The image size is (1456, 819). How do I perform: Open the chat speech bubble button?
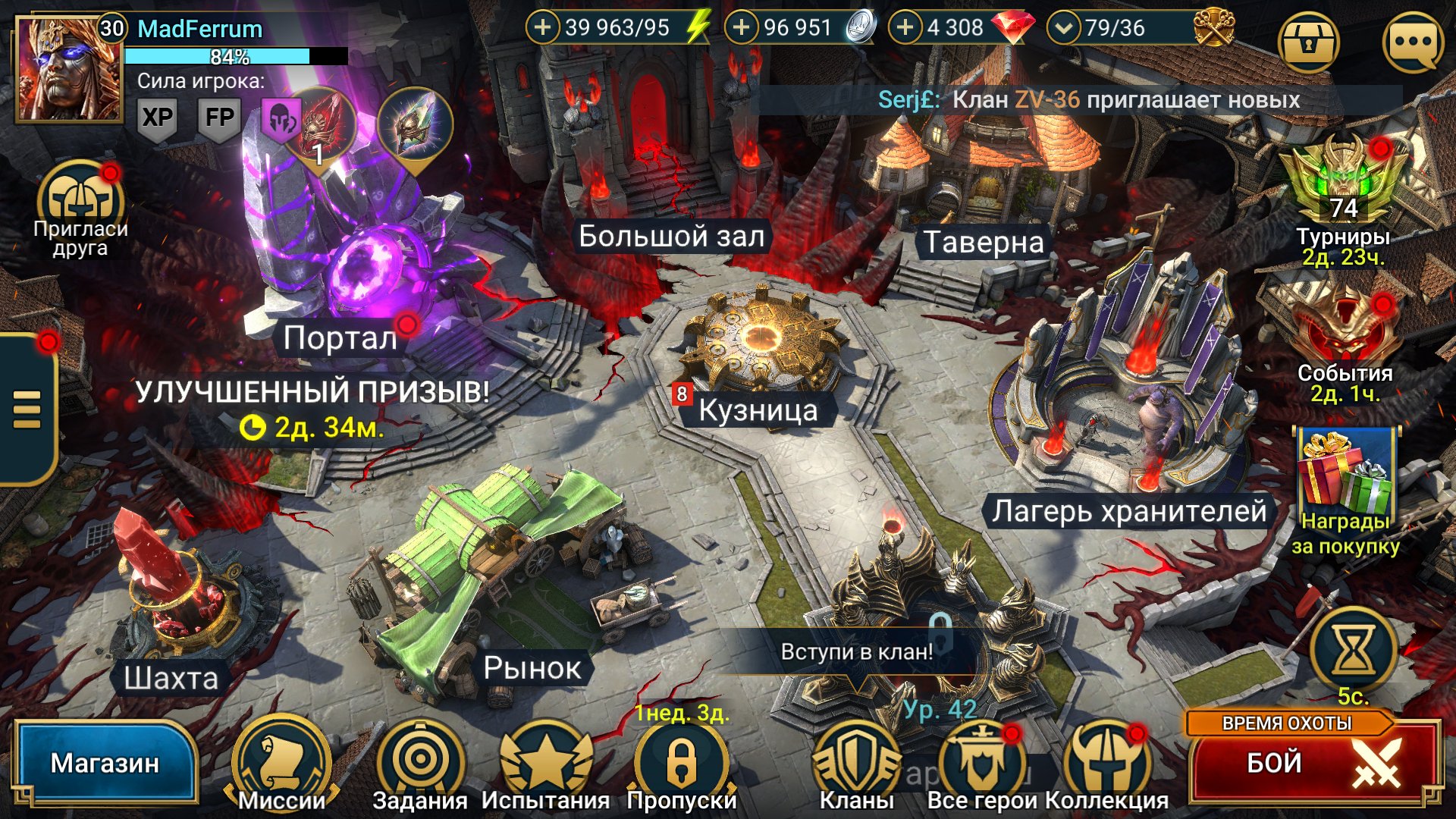pos(1413,43)
